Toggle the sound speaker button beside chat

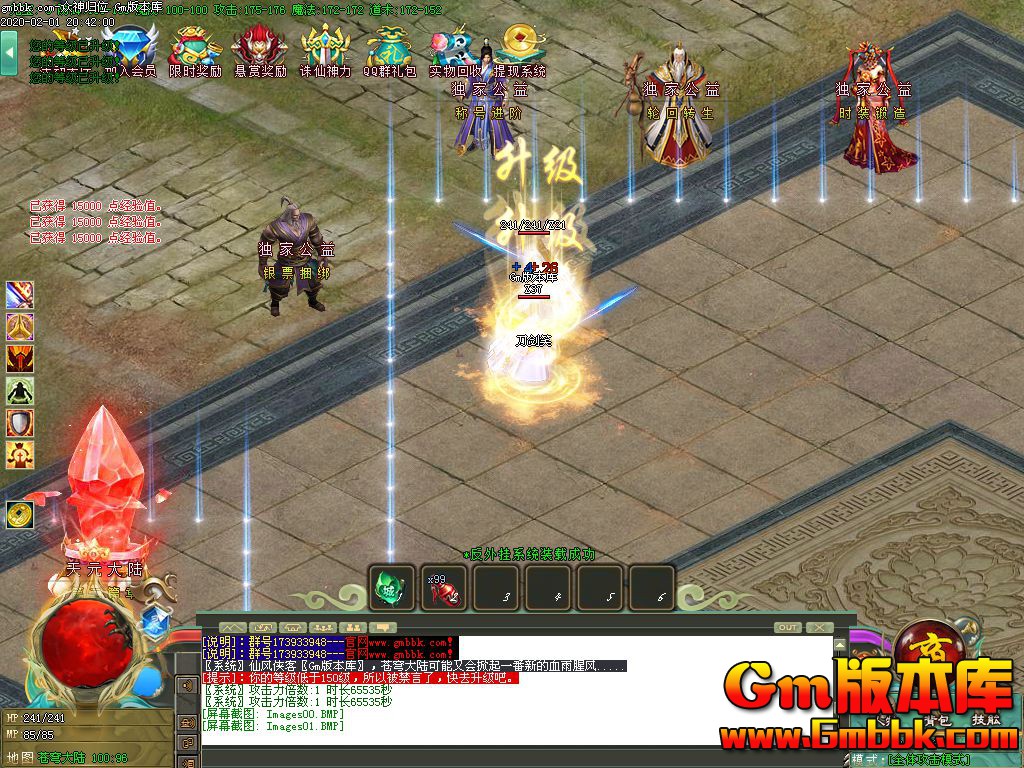[x=186, y=686]
